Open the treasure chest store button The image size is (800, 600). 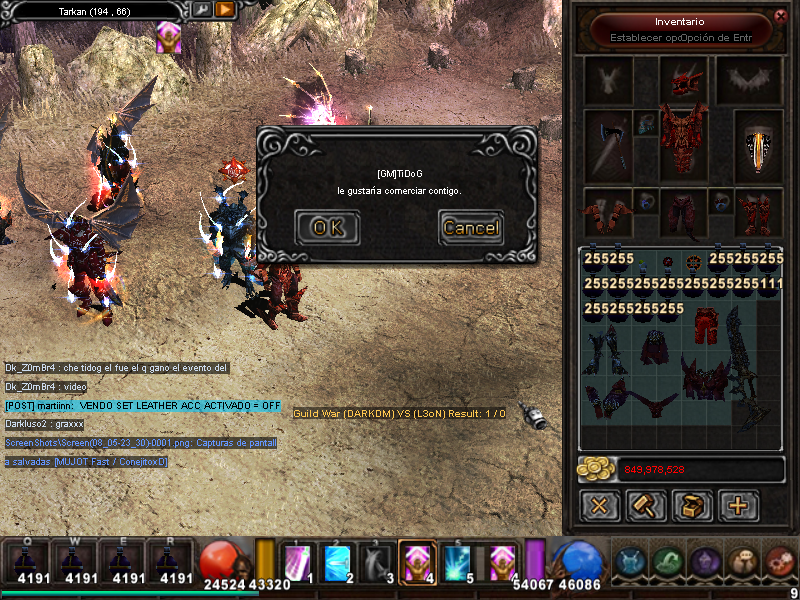[692, 505]
